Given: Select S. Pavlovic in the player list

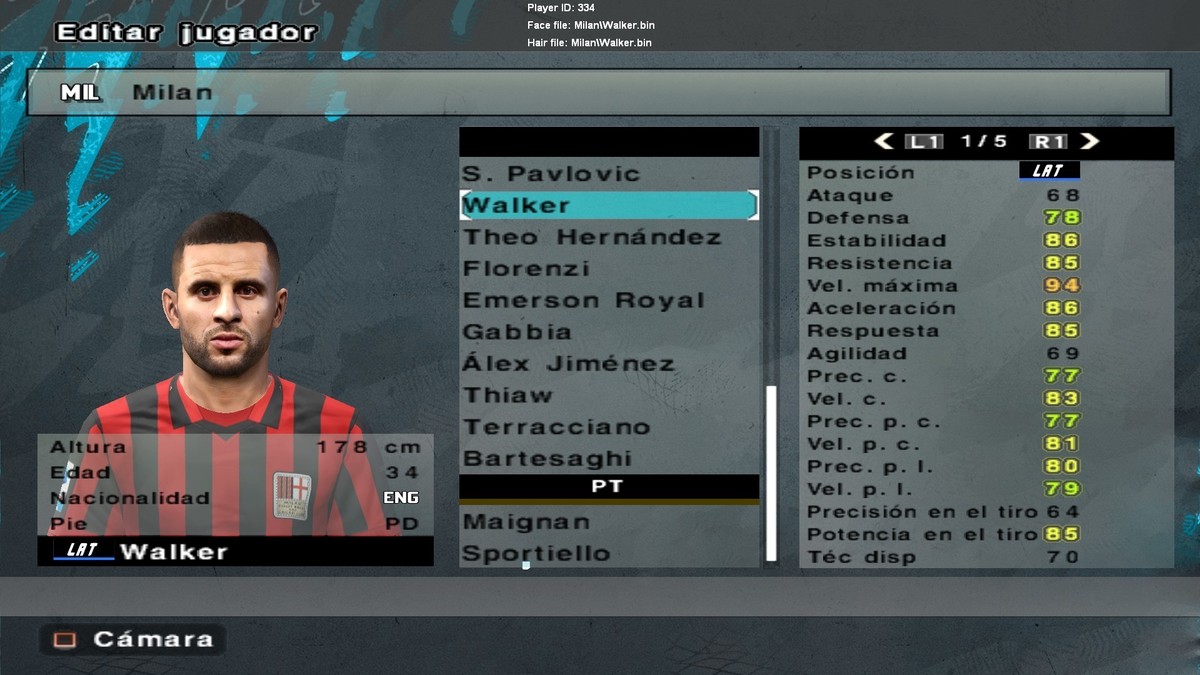Looking at the screenshot, I should 551,174.
